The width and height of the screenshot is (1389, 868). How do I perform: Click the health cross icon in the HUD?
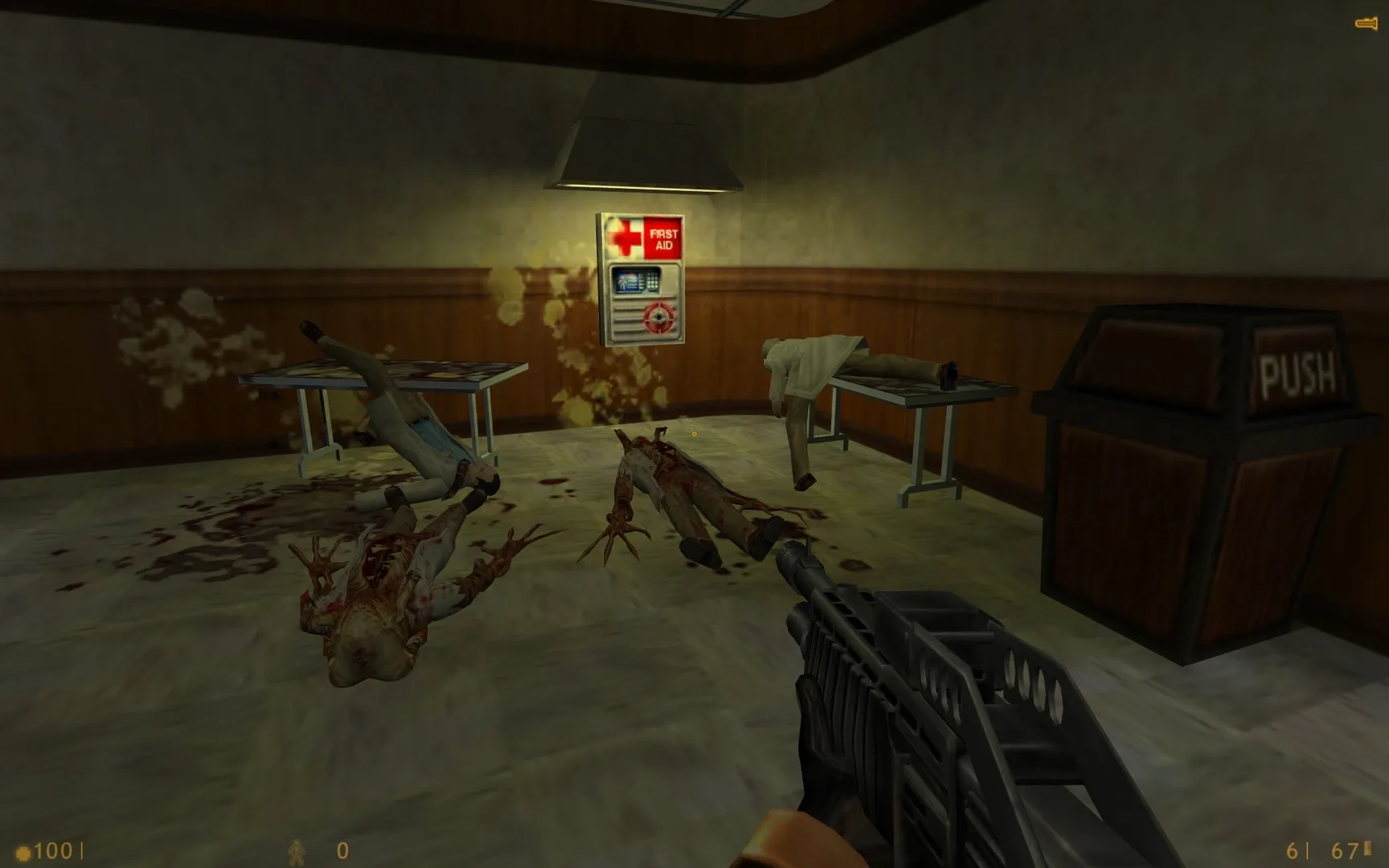23,852
